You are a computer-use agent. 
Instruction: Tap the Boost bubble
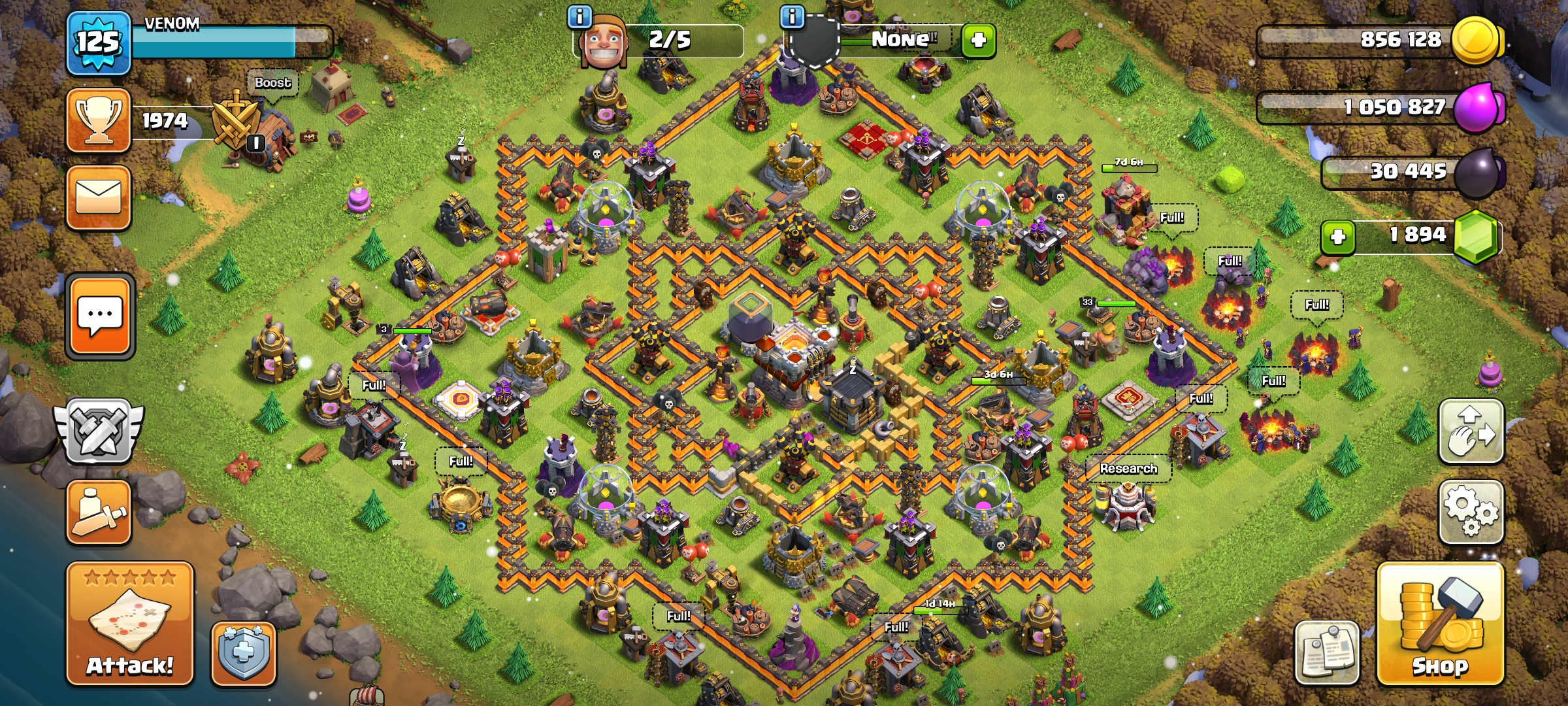click(272, 83)
